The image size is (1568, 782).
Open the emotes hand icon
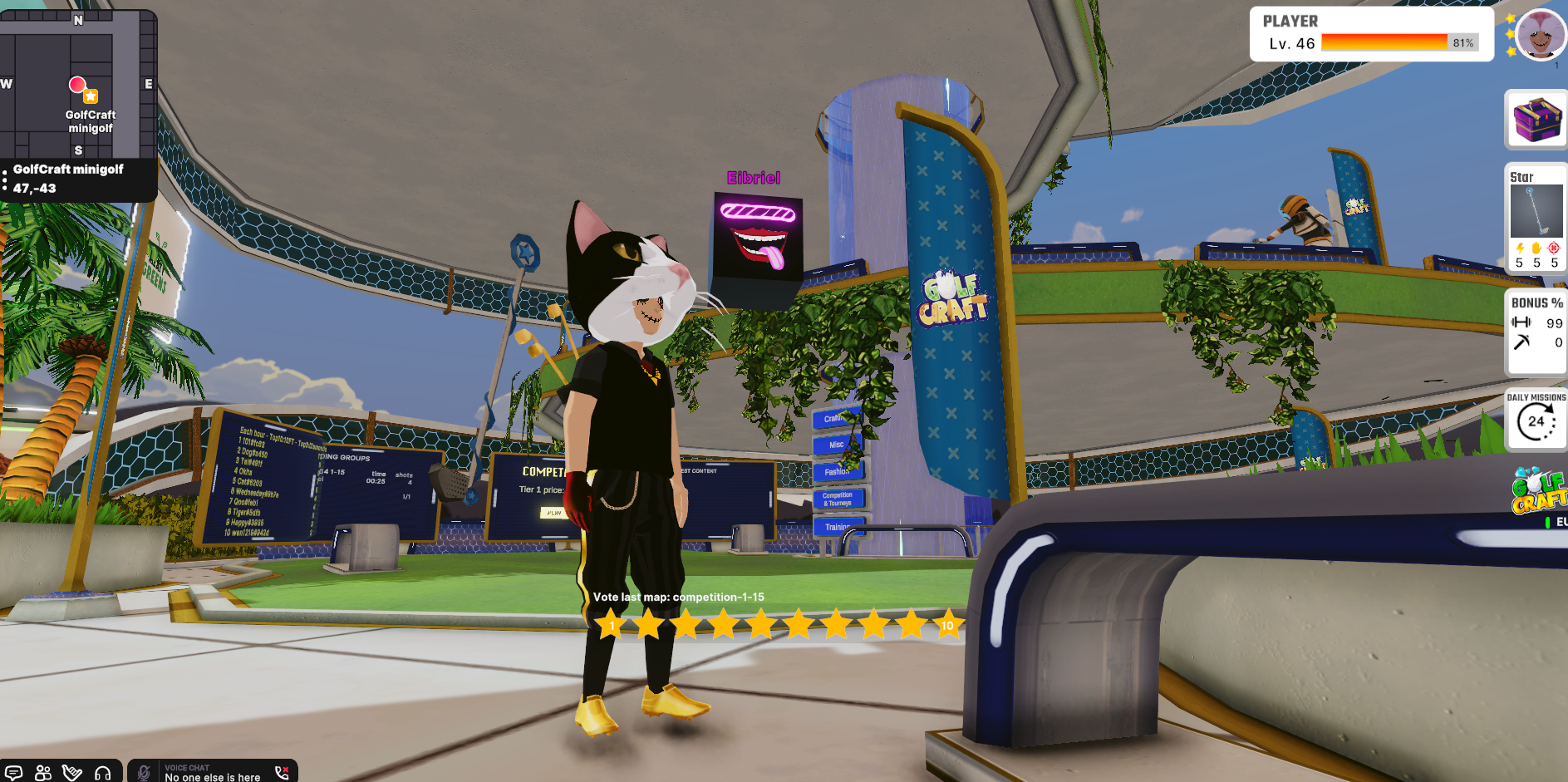click(72, 773)
